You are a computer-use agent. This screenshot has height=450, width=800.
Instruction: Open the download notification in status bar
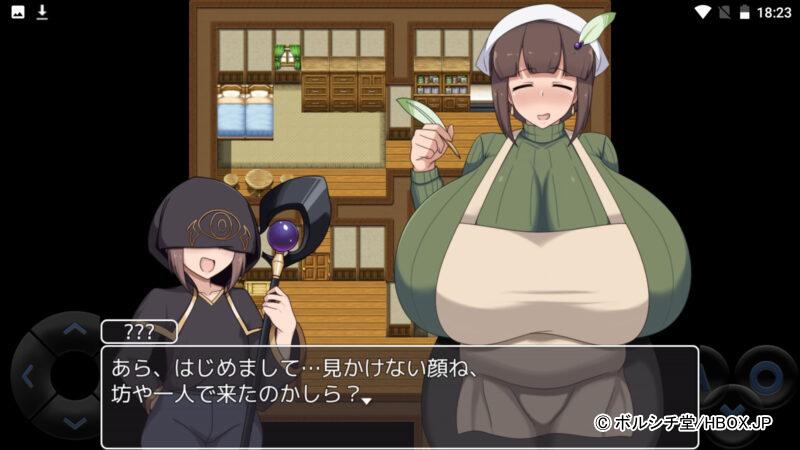tap(42, 12)
